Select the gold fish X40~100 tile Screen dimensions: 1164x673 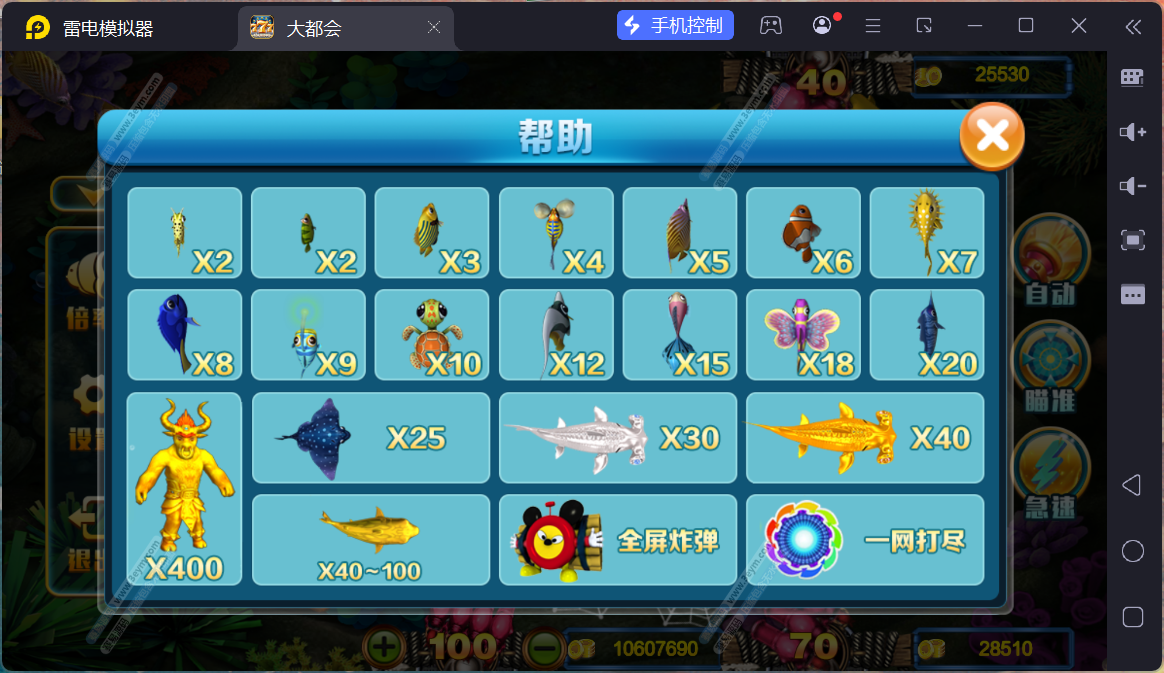[370, 540]
